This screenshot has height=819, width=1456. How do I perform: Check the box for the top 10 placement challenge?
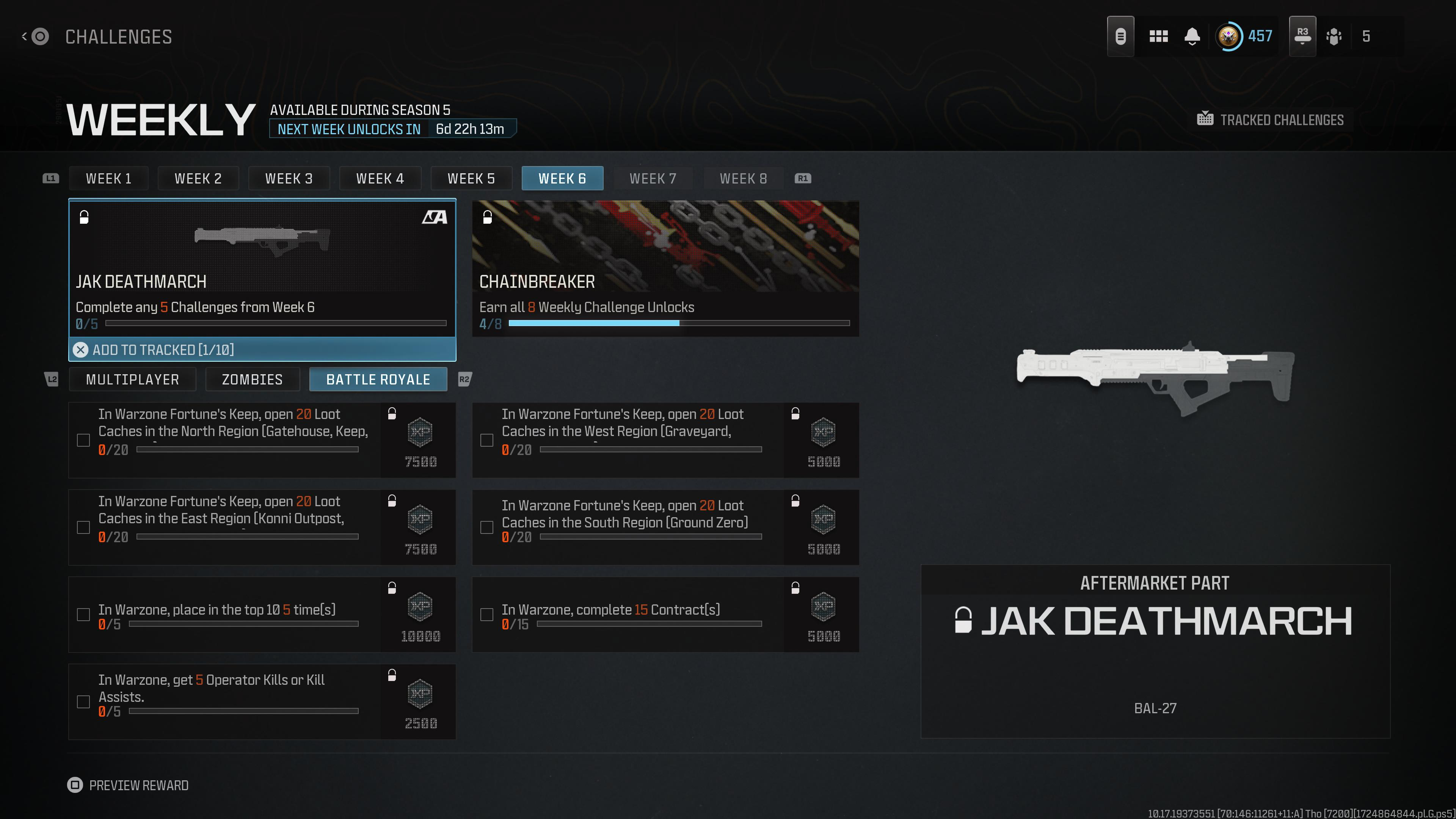tap(84, 614)
